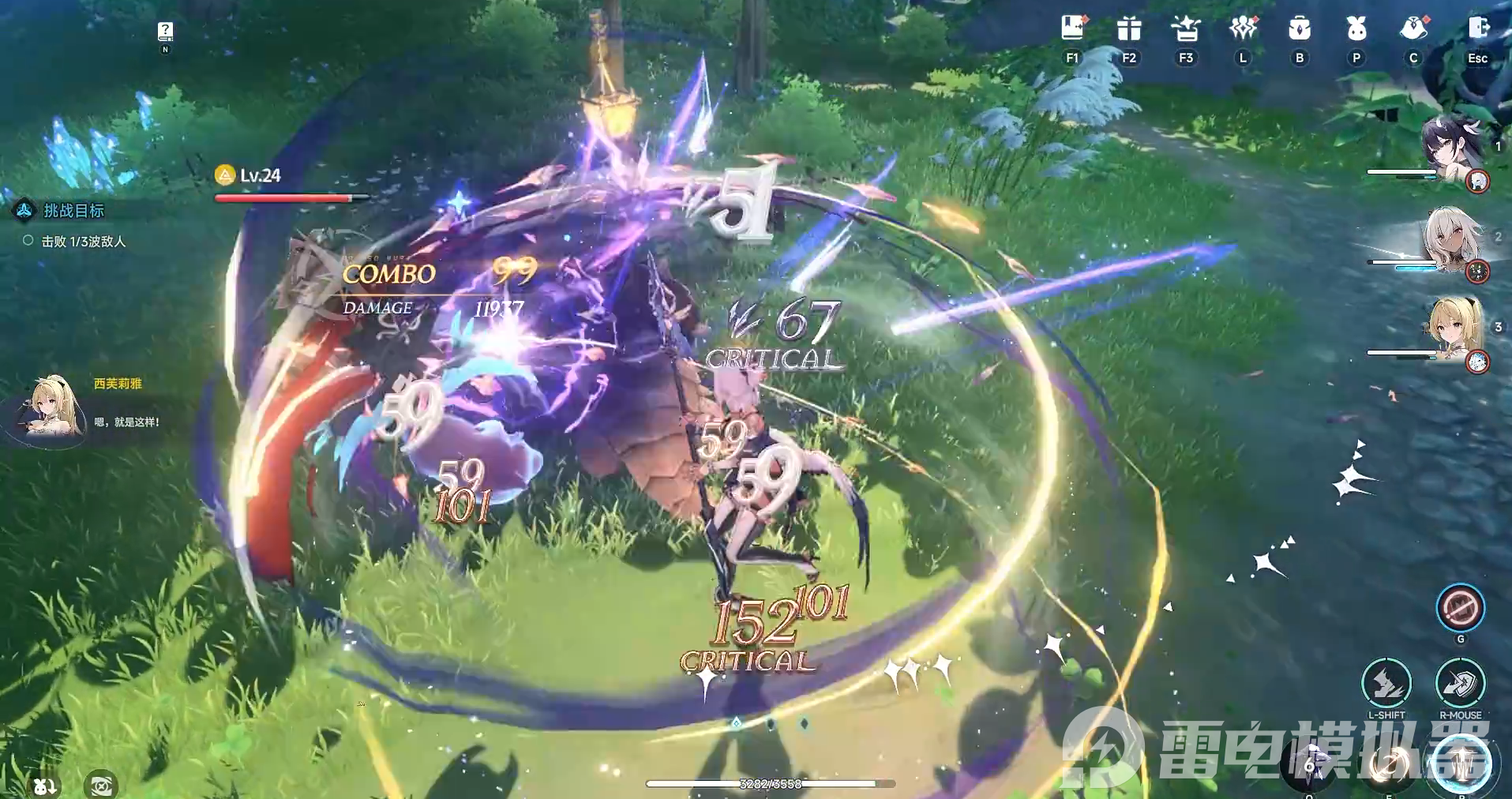Open the bookmarked guidebook icon
The height and width of the screenshot is (799, 1512).
(1072, 29)
